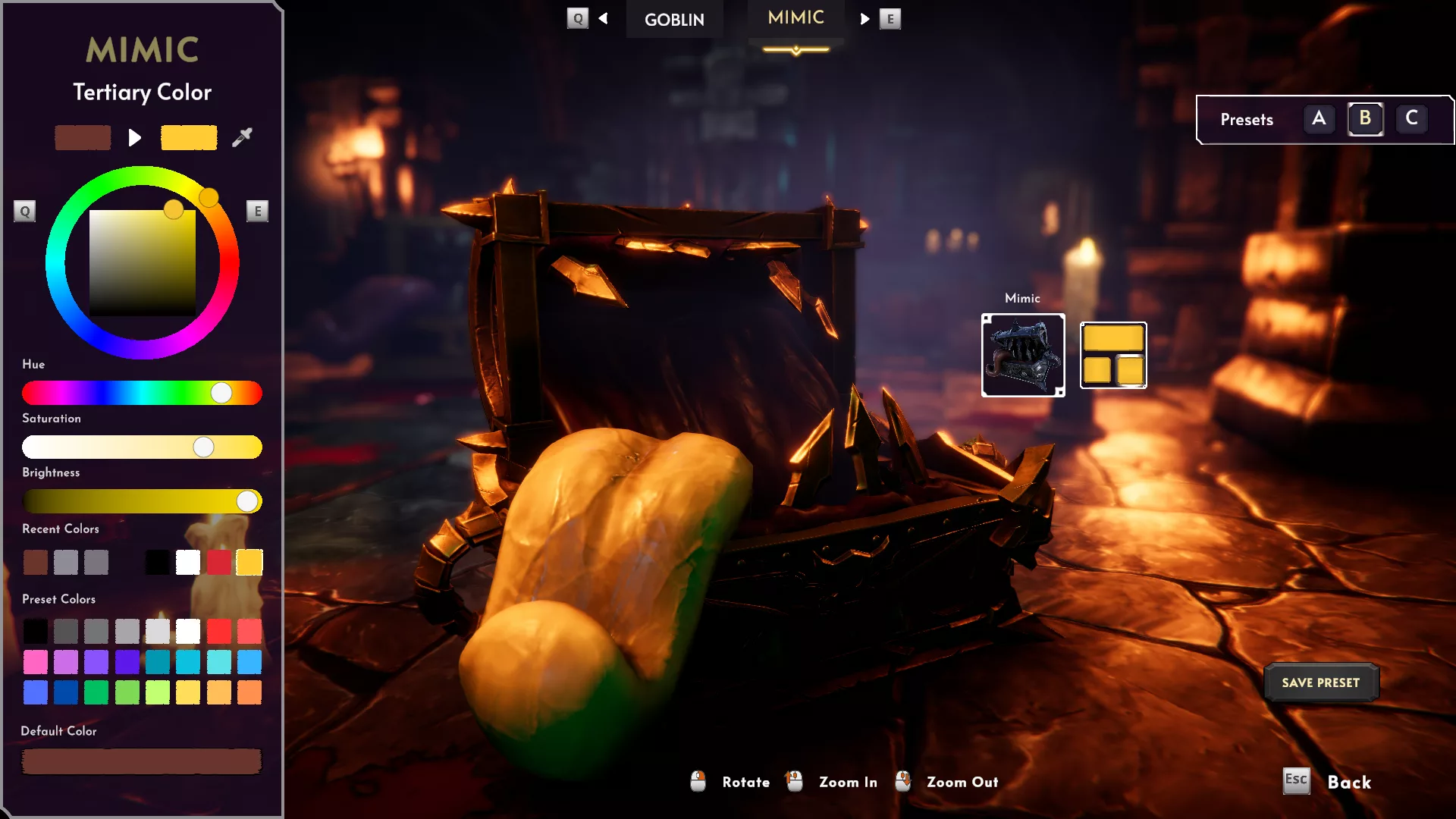Select the black preset color swatch
Screen dimensions: 1456x819
point(35,631)
